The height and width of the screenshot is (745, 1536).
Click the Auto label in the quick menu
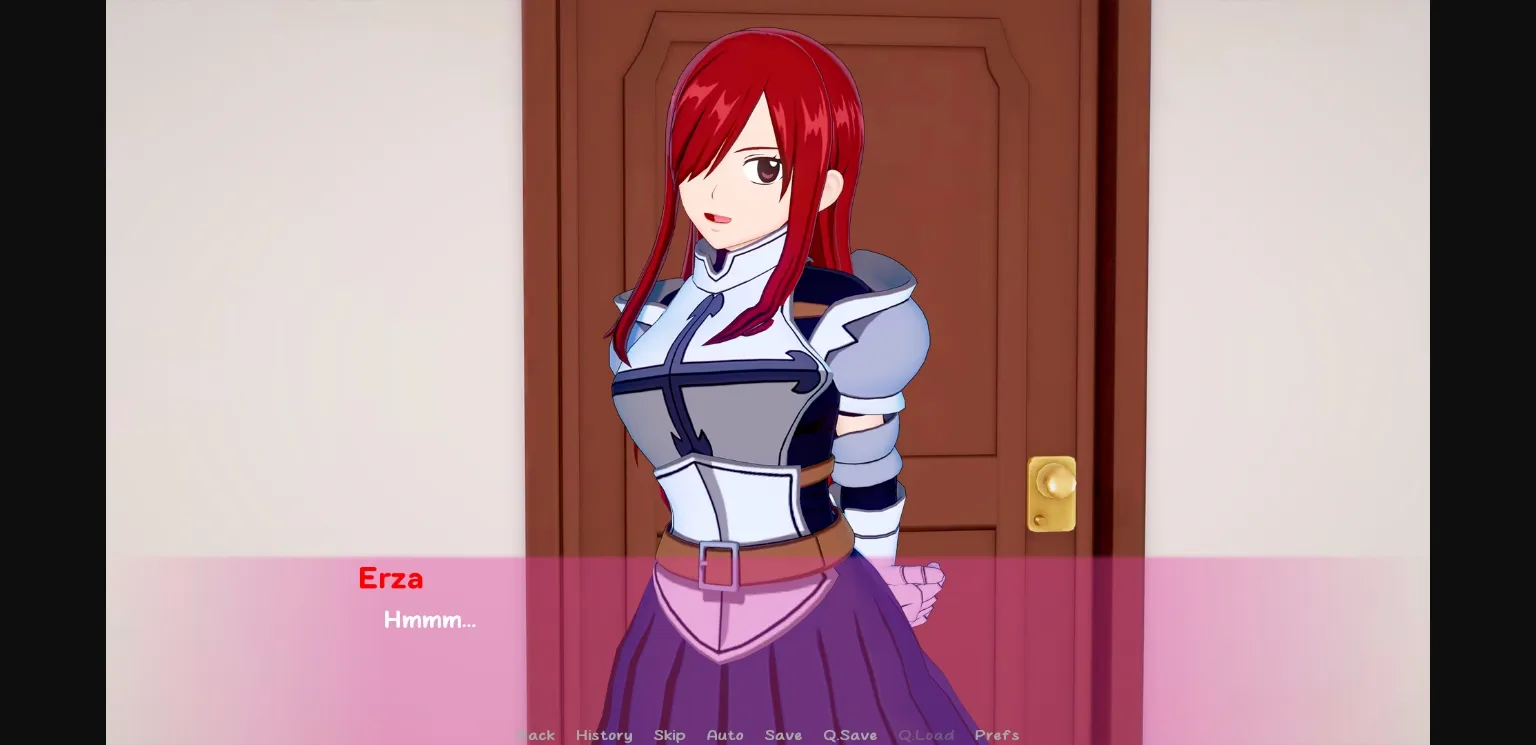(x=725, y=735)
